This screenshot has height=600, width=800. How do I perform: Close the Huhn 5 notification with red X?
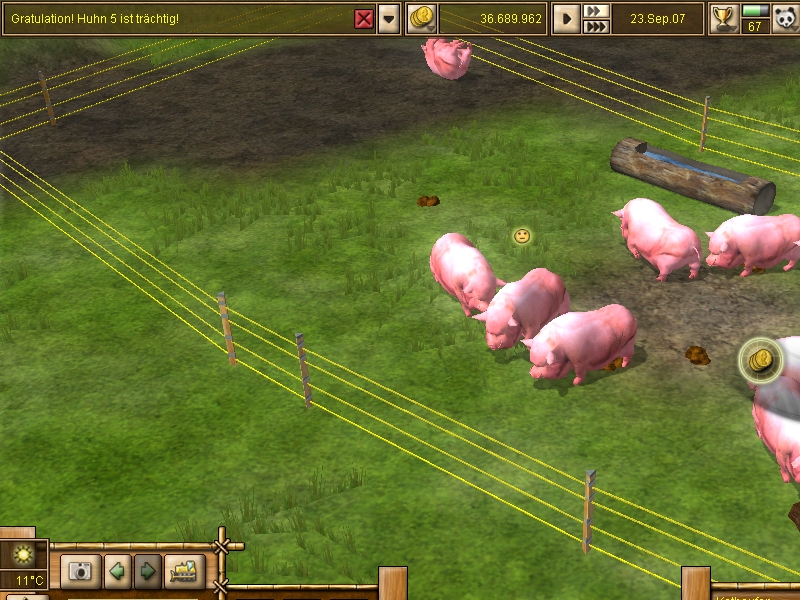click(x=364, y=19)
